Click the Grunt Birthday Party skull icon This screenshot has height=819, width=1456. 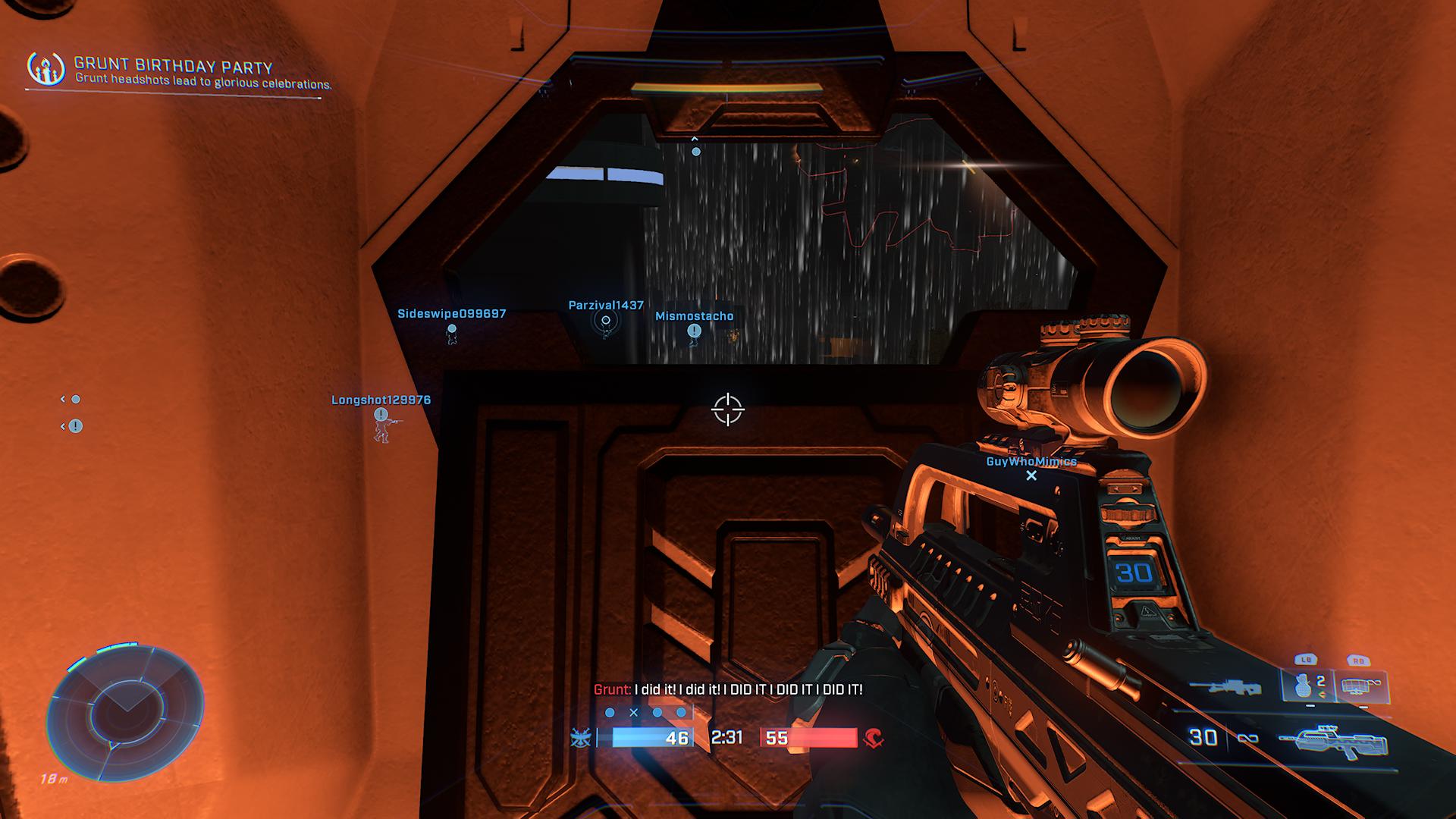(x=45, y=69)
